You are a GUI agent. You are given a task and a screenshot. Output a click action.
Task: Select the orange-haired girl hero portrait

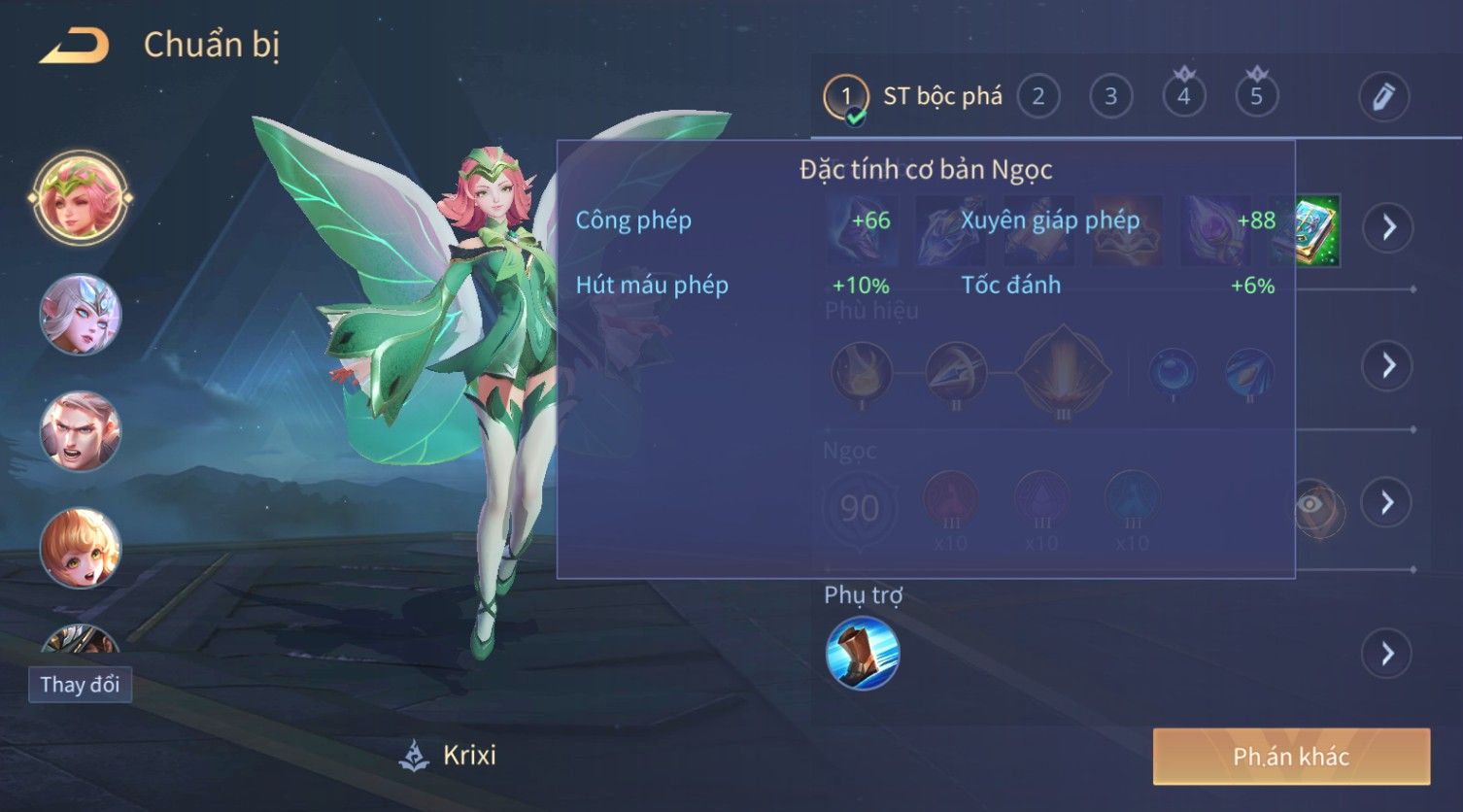[81, 549]
